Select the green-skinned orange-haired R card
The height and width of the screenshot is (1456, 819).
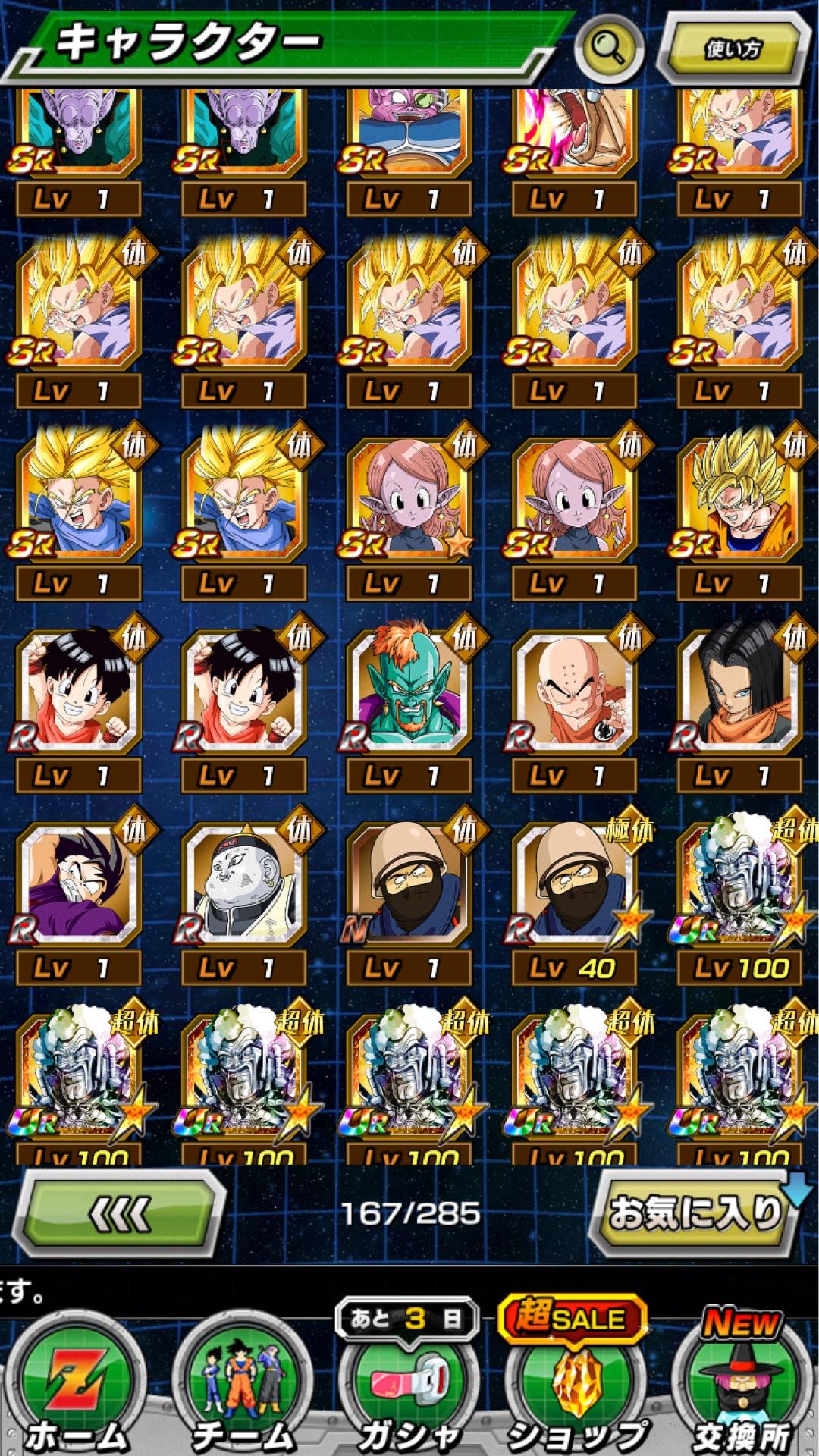click(x=409, y=690)
